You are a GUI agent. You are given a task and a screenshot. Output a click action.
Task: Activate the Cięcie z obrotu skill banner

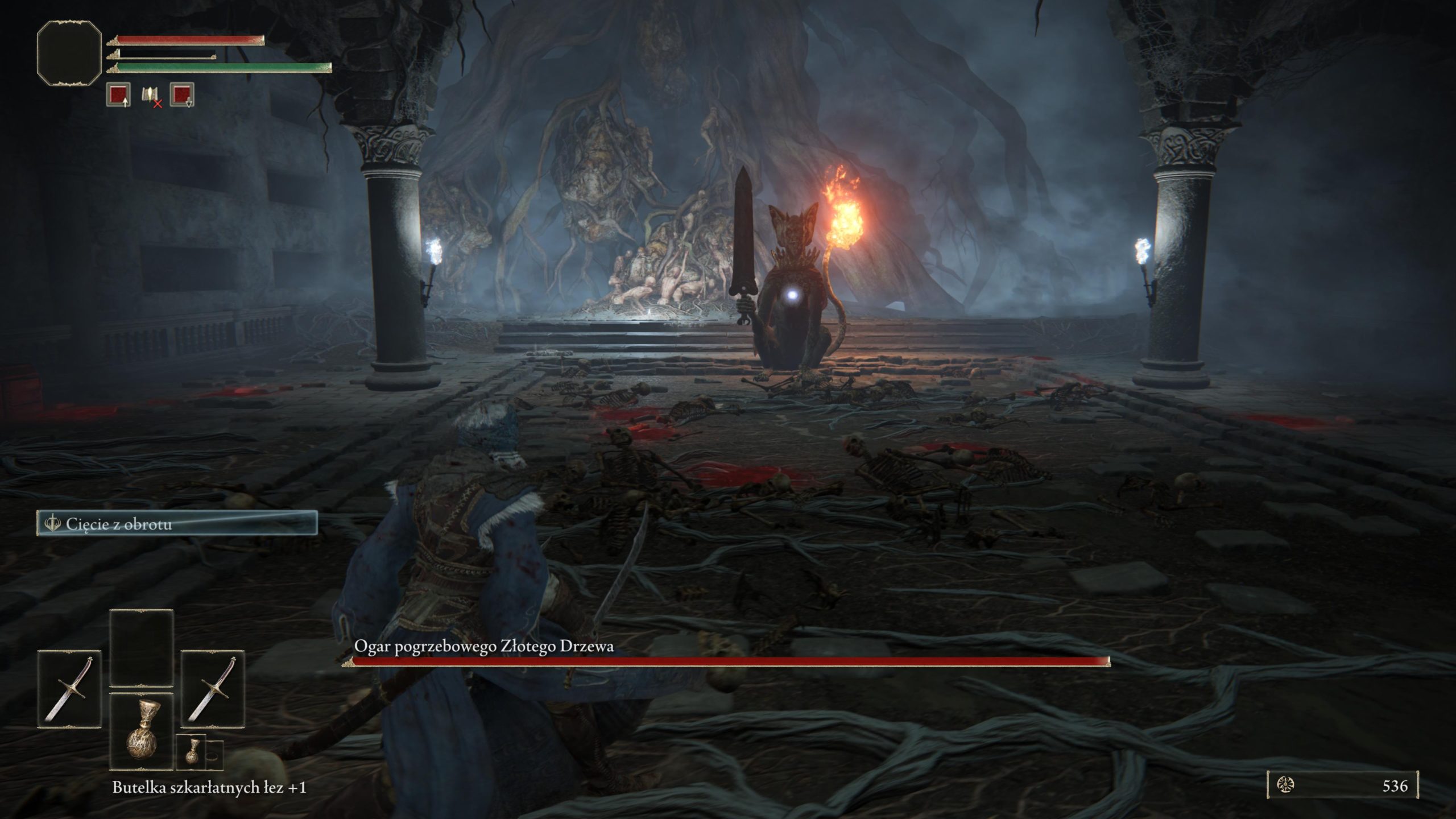[177, 523]
